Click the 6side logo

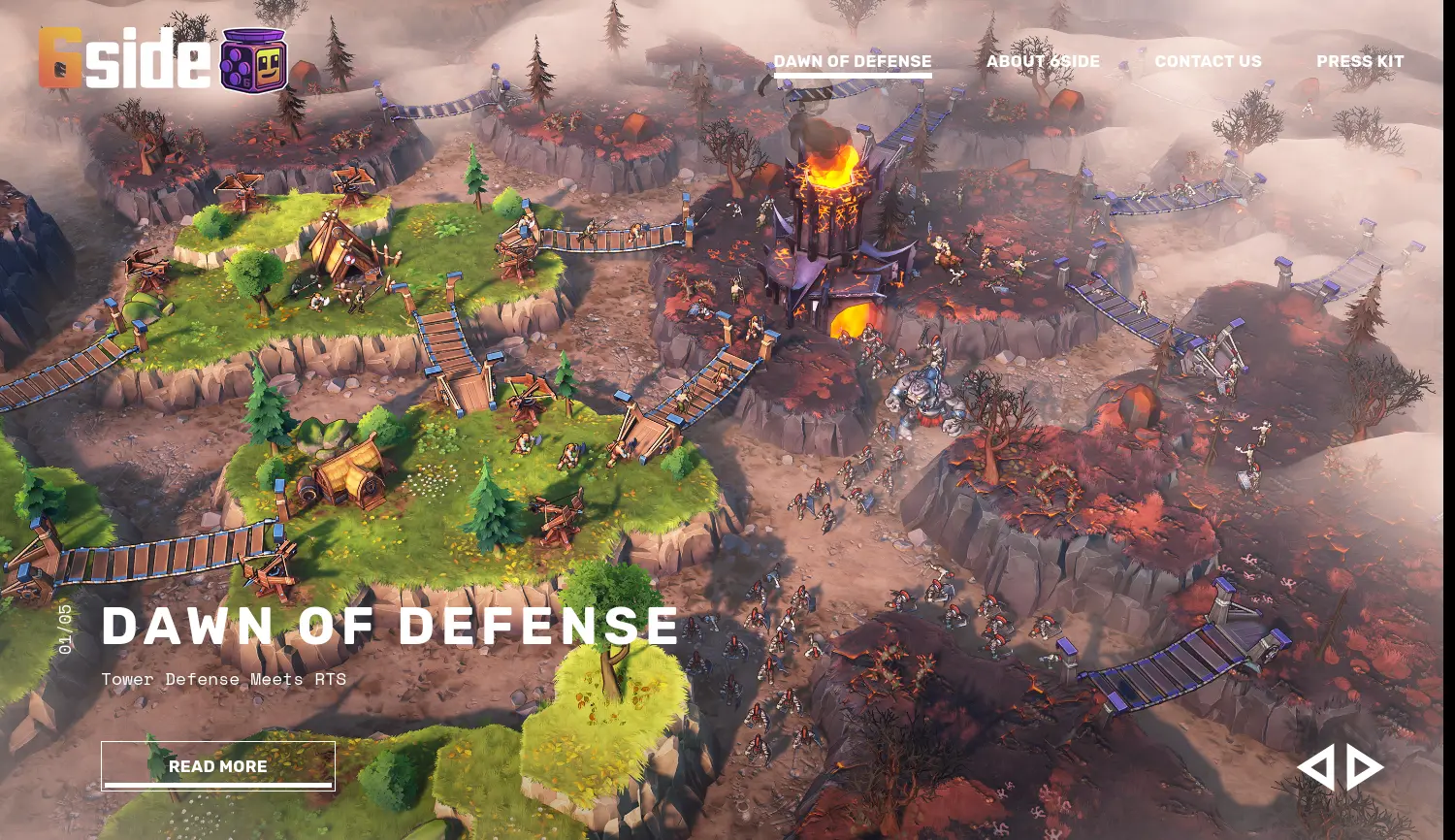[163, 59]
